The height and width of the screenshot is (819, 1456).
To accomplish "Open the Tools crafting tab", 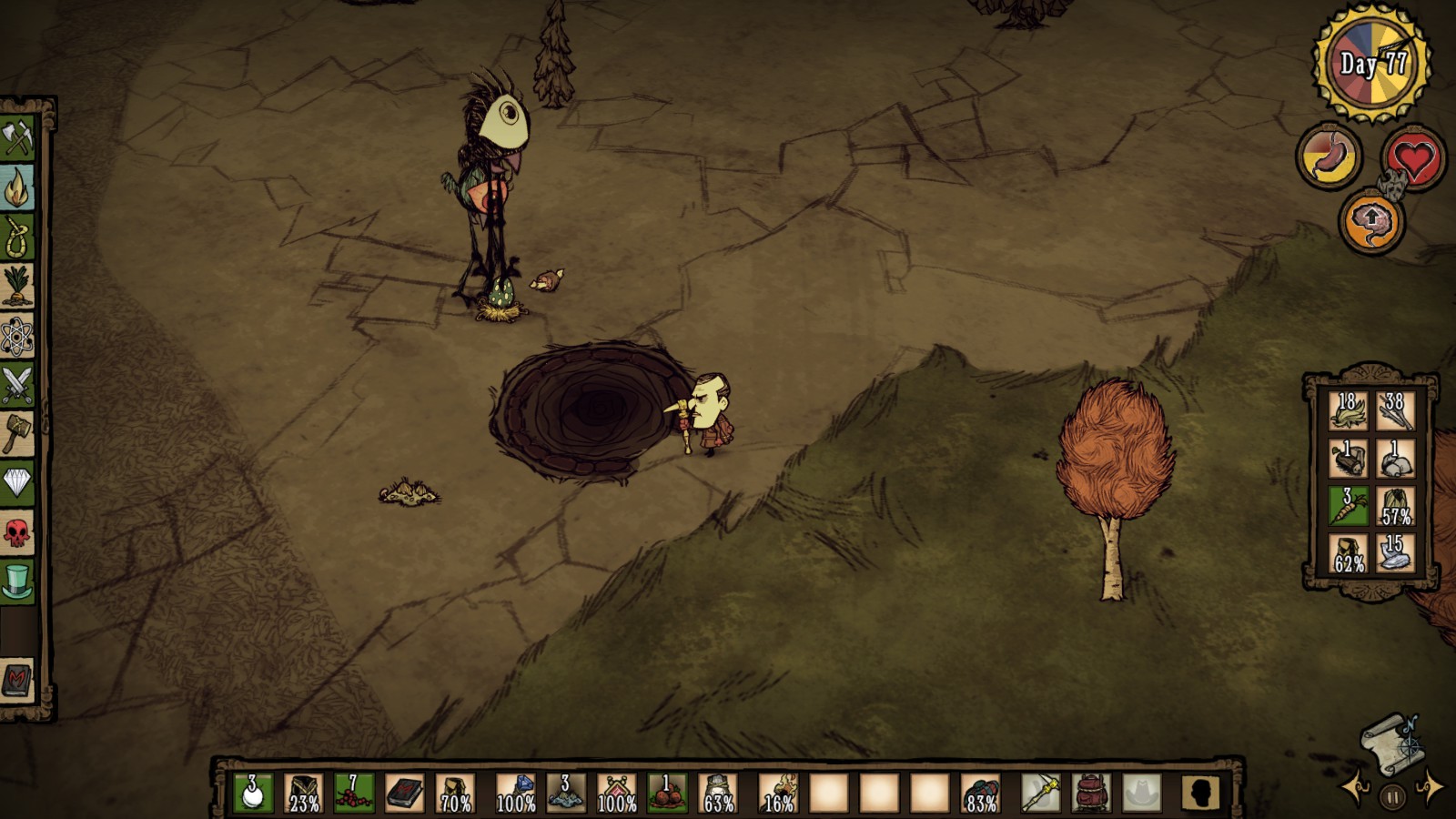I will click(x=17, y=138).
